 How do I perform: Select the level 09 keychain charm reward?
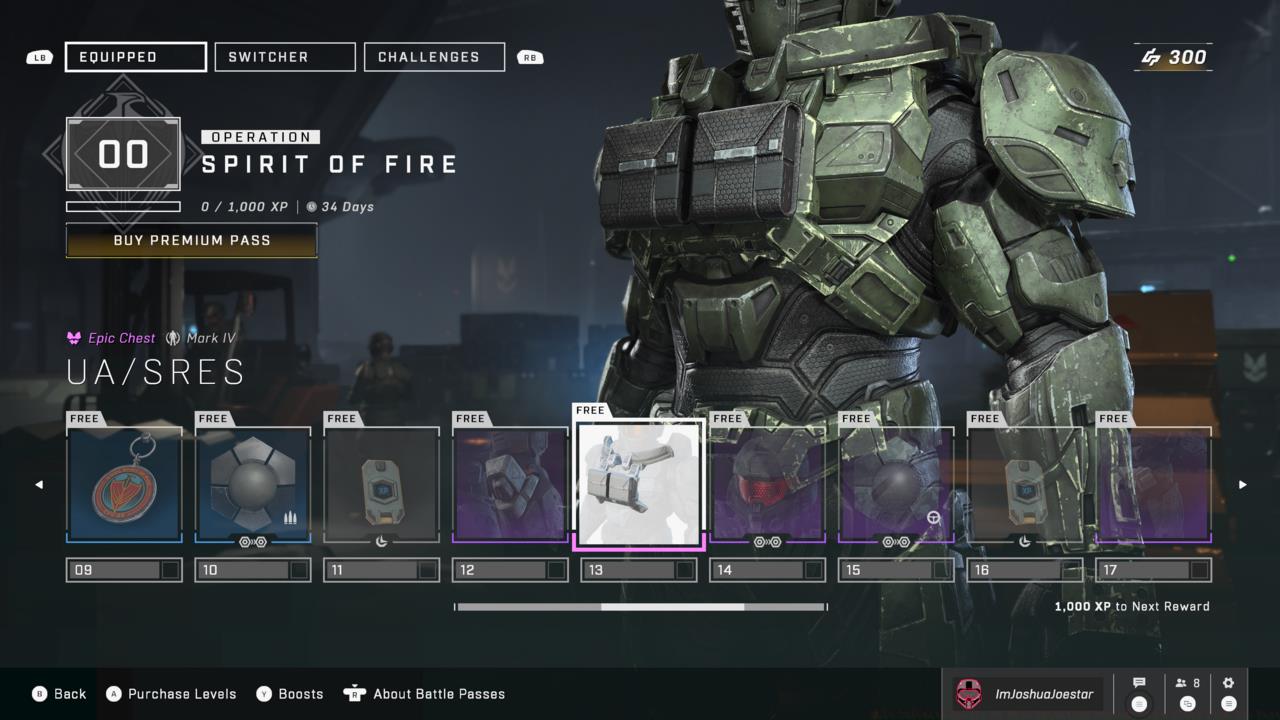[x=124, y=485]
